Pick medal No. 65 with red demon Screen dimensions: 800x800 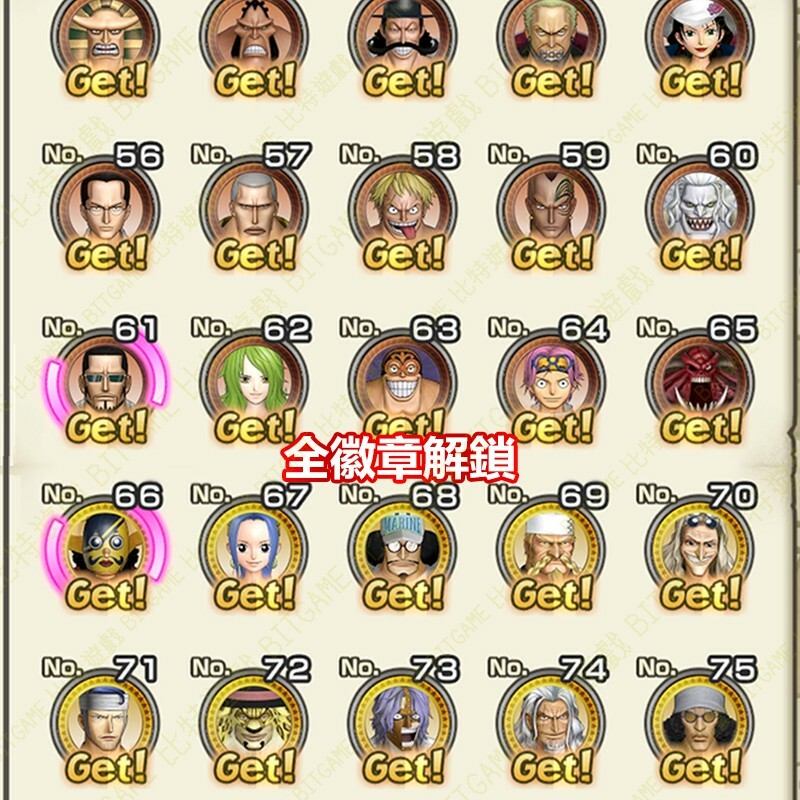click(x=699, y=382)
